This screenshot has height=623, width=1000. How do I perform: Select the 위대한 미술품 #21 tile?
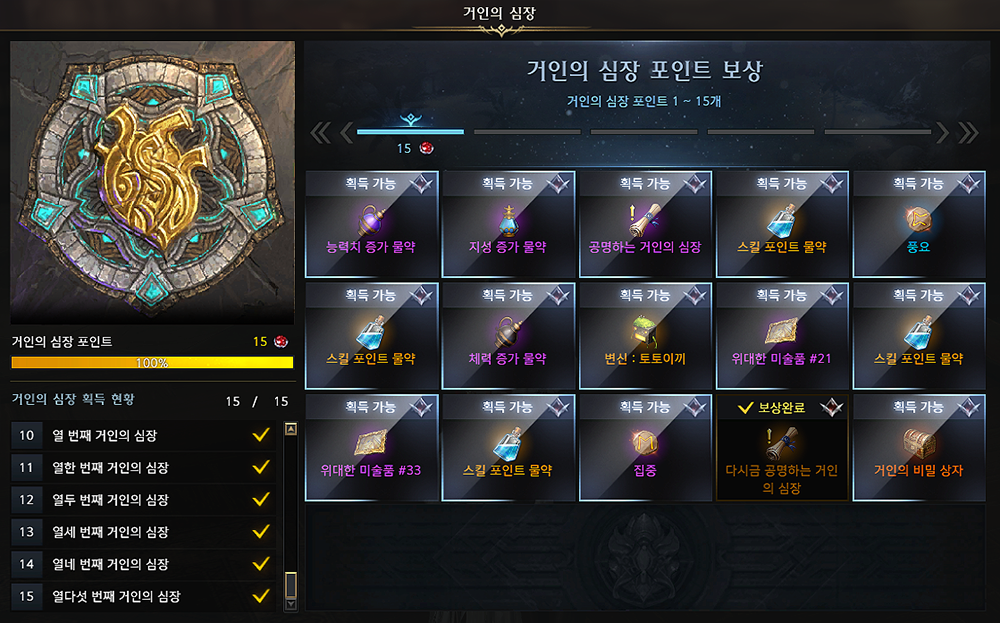click(782, 336)
